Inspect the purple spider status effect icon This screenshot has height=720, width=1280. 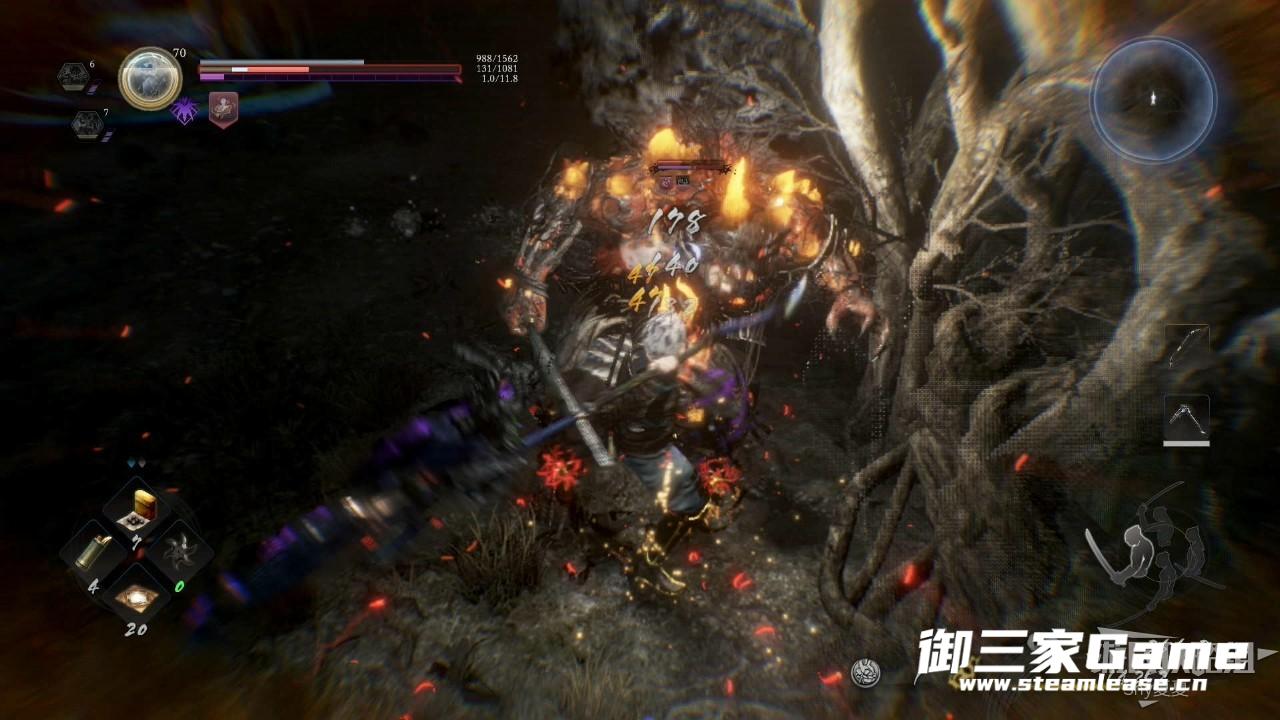(x=186, y=109)
